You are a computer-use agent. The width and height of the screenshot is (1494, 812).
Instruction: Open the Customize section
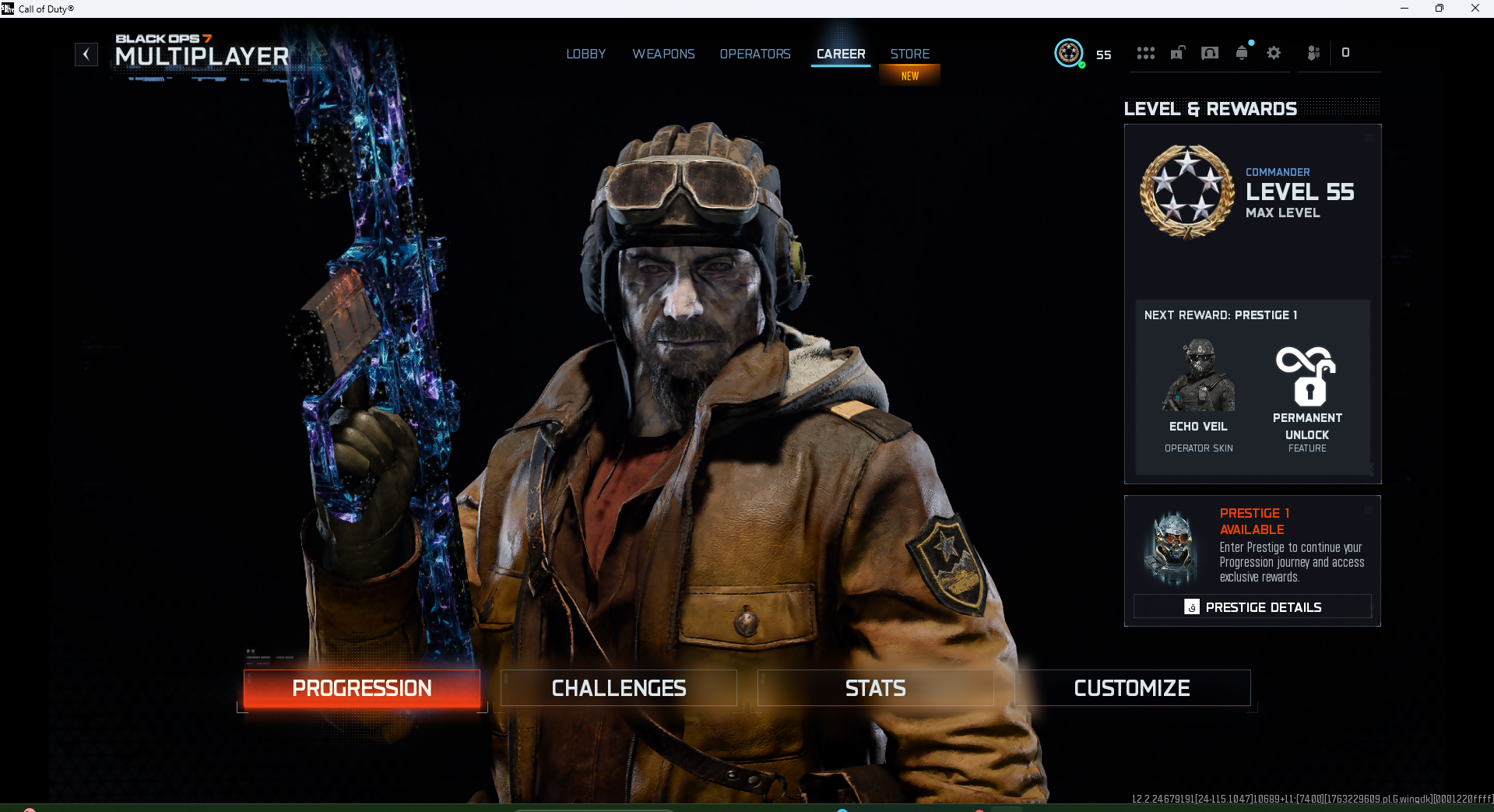[1132, 688]
